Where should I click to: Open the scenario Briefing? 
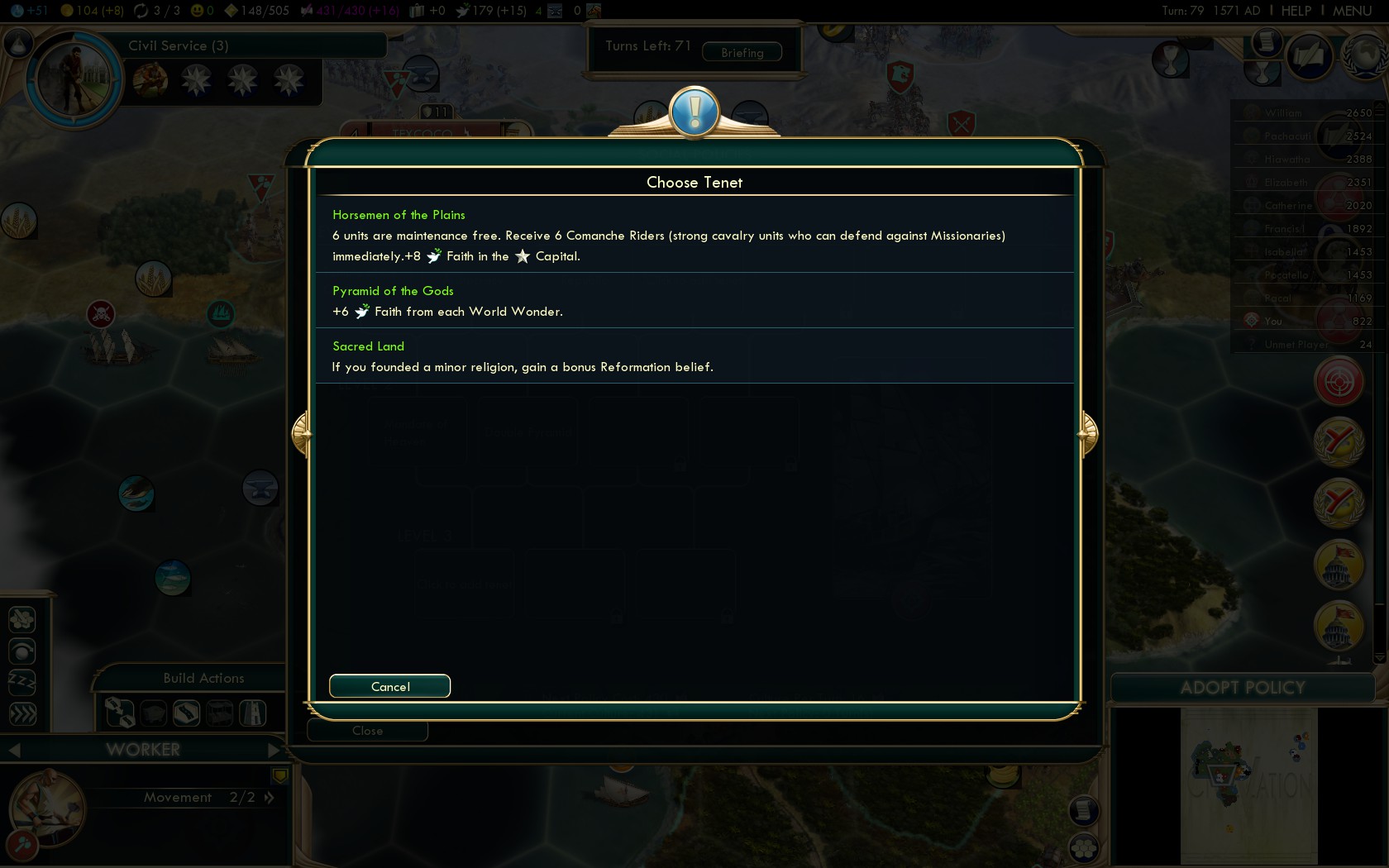coord(742,52)
